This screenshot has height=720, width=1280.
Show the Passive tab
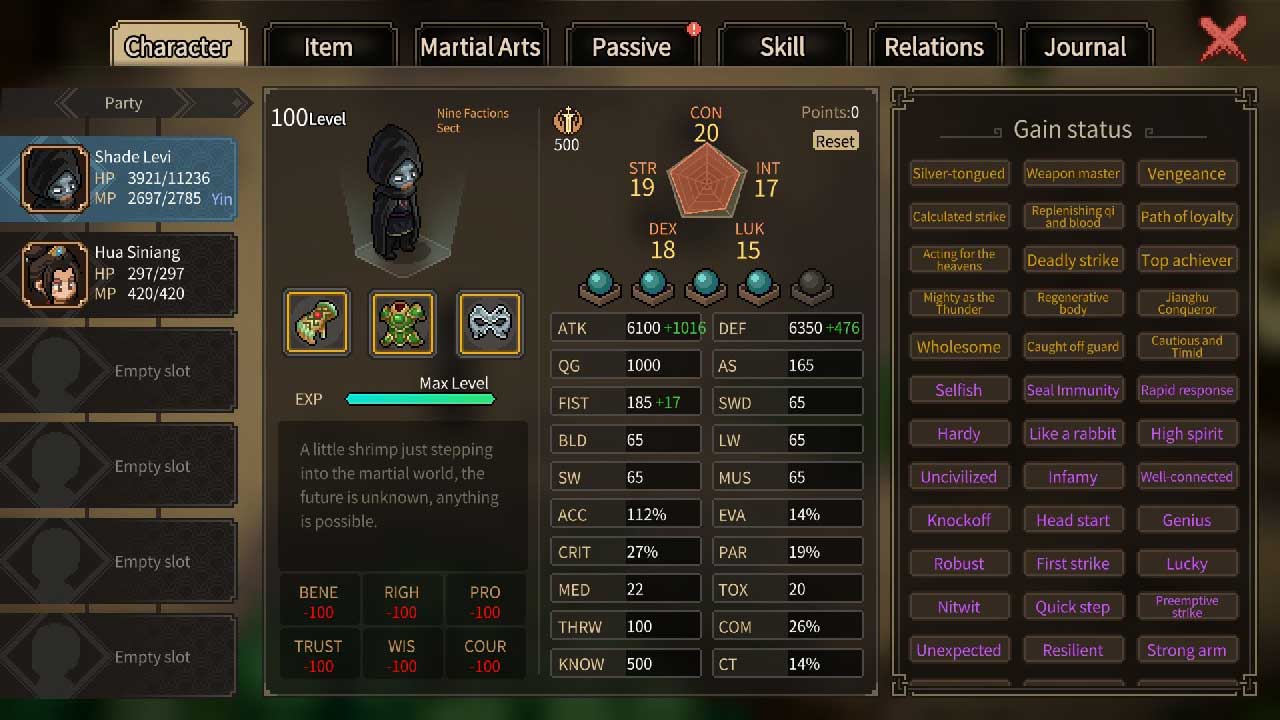pos(631,47)
